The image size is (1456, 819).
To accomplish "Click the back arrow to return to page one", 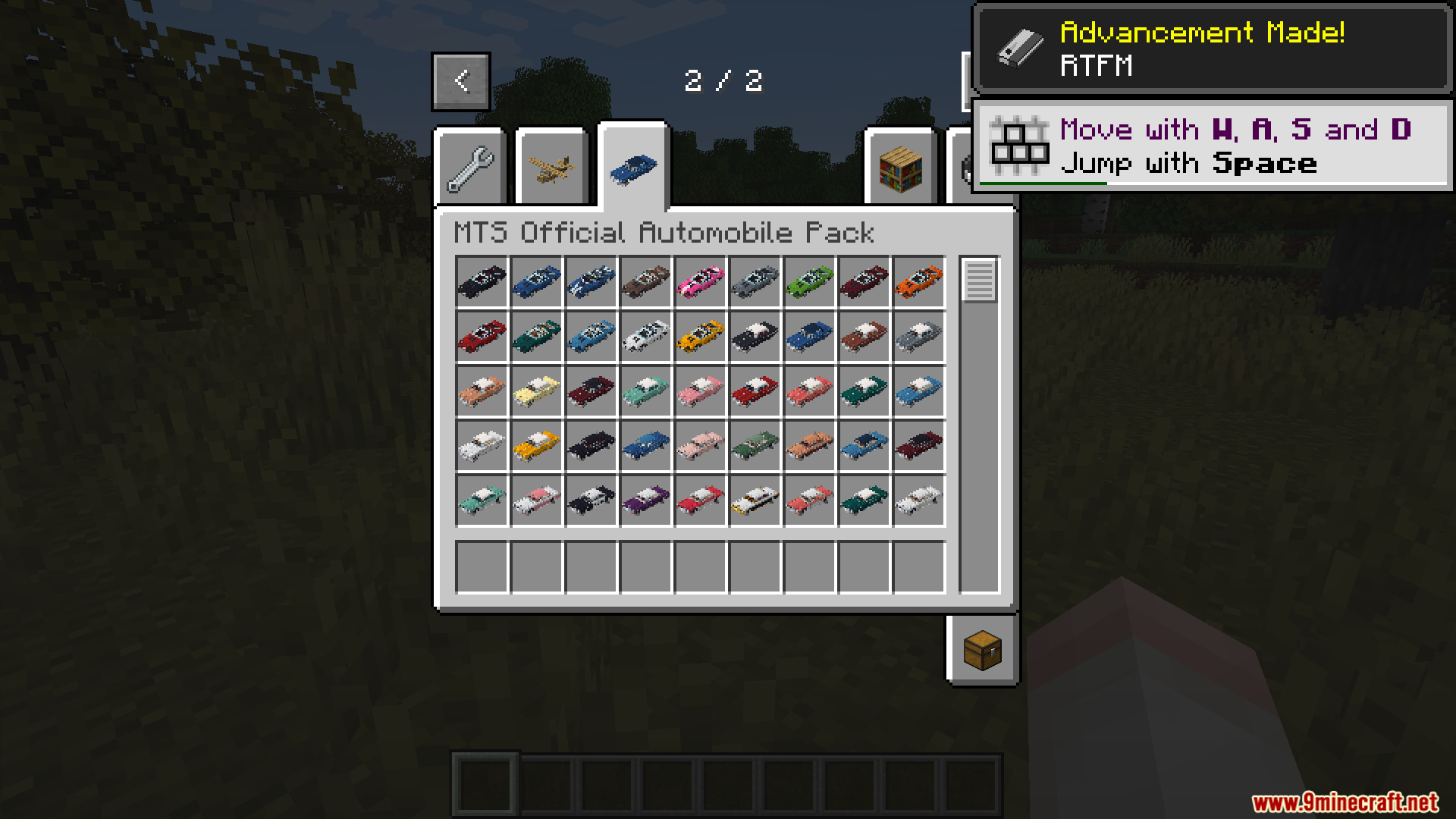I will tap(460, 80).
